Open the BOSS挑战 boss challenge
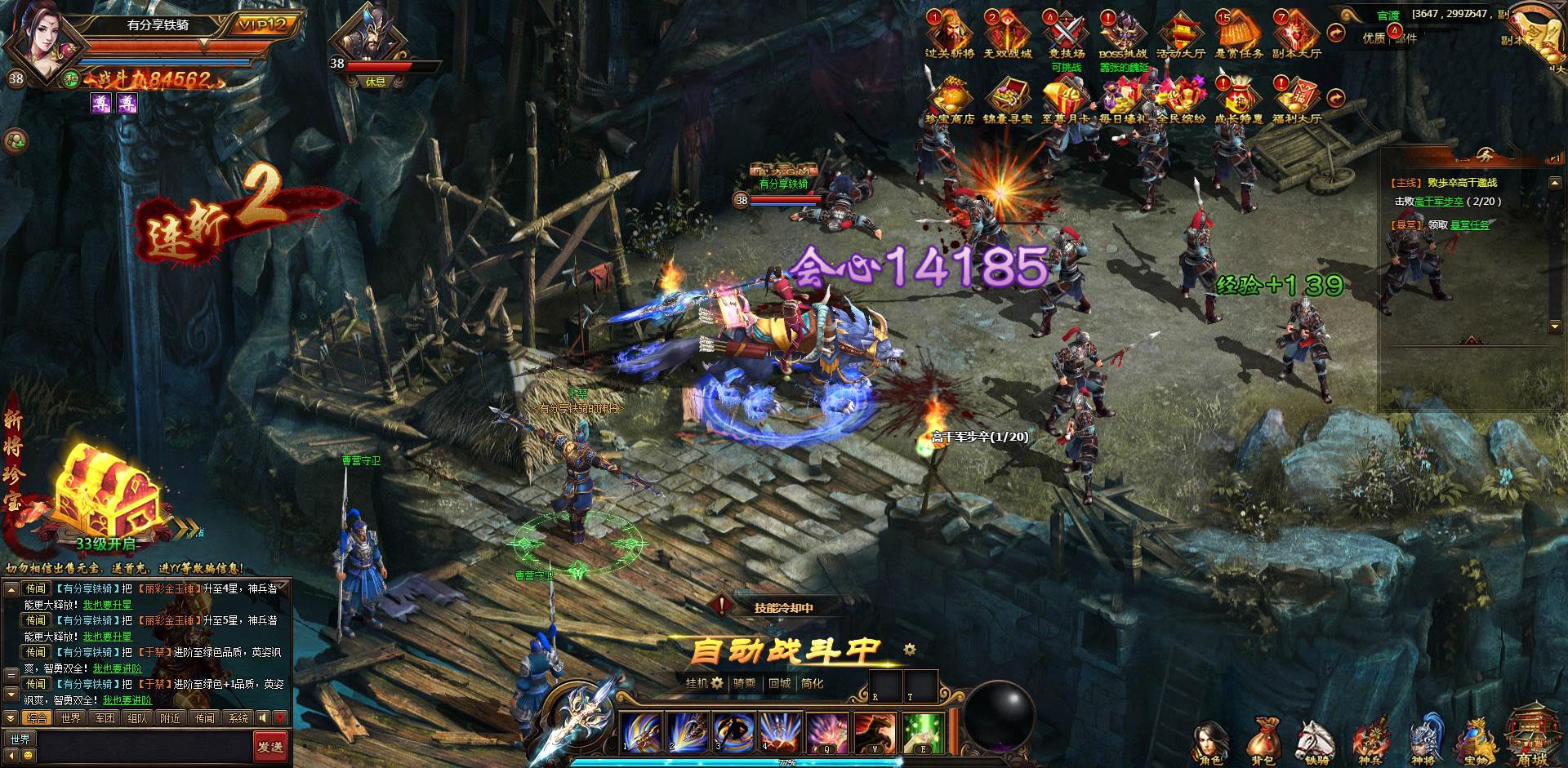This screenshot has height=768, width=1568. point(1123,34)
